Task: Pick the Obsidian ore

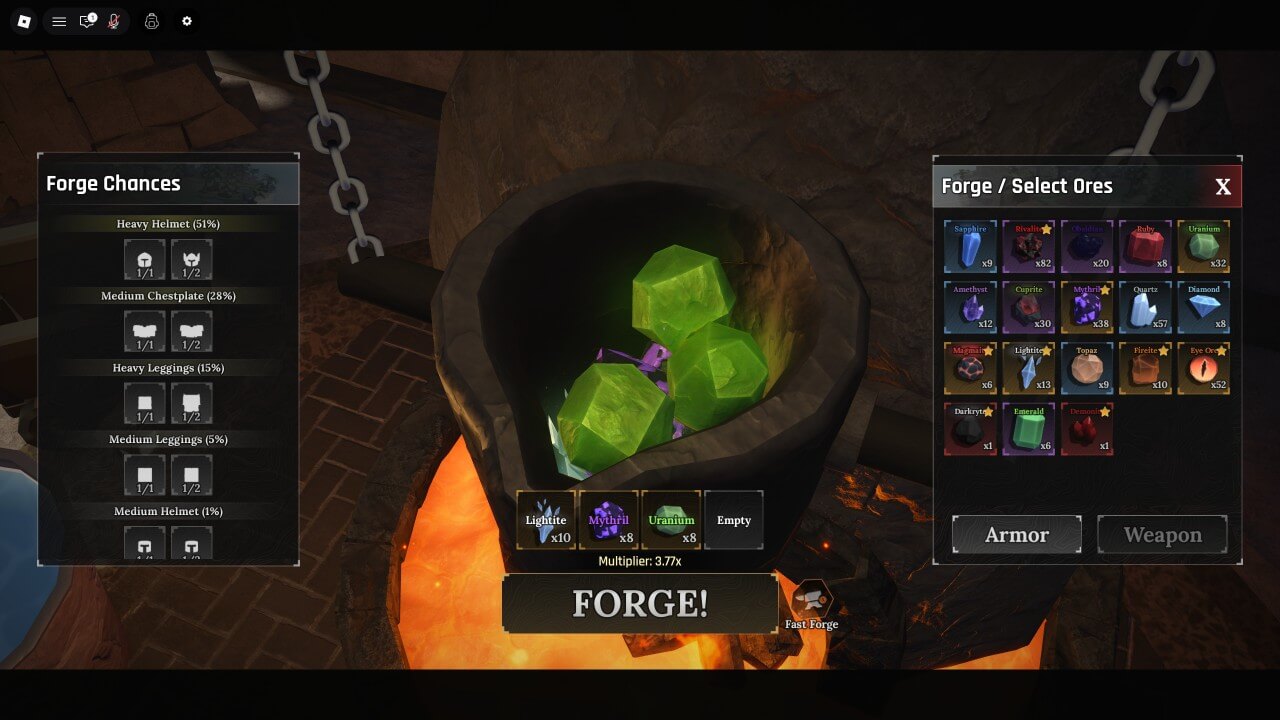Action: pos(1086,247)
